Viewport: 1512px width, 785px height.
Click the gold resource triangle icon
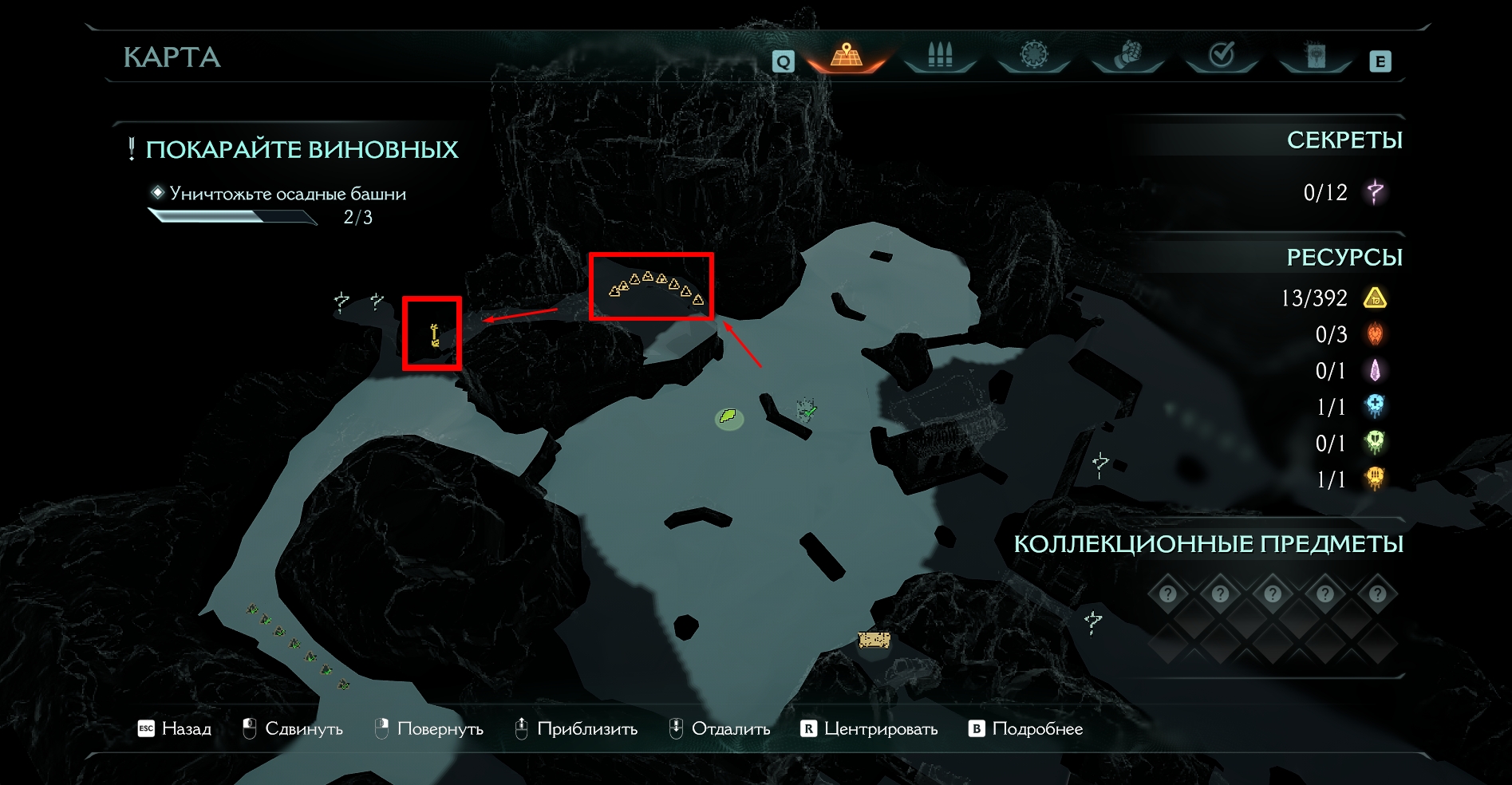tap(1375, 298)
